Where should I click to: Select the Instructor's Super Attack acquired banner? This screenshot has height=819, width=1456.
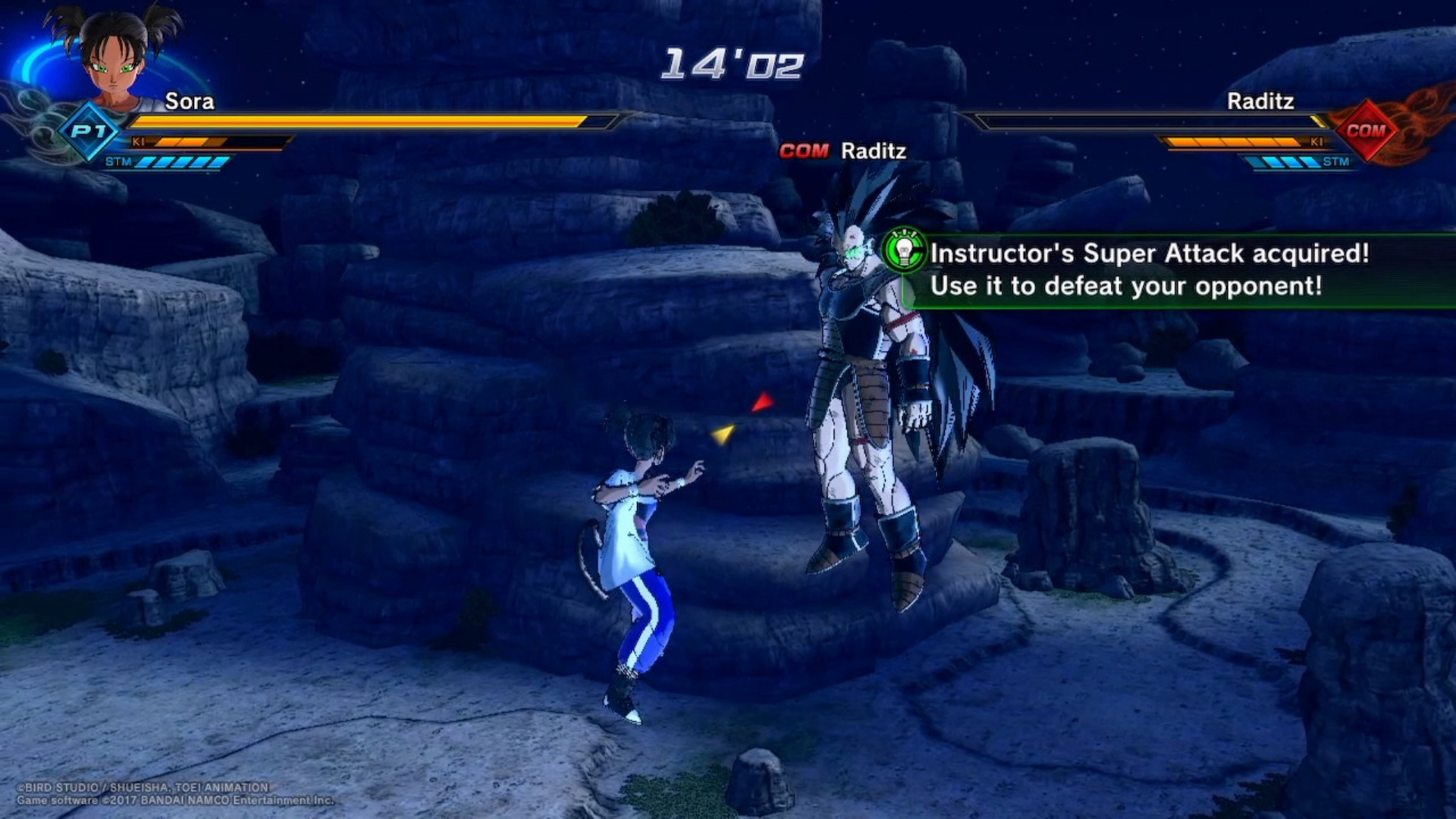pos(1168,270)
